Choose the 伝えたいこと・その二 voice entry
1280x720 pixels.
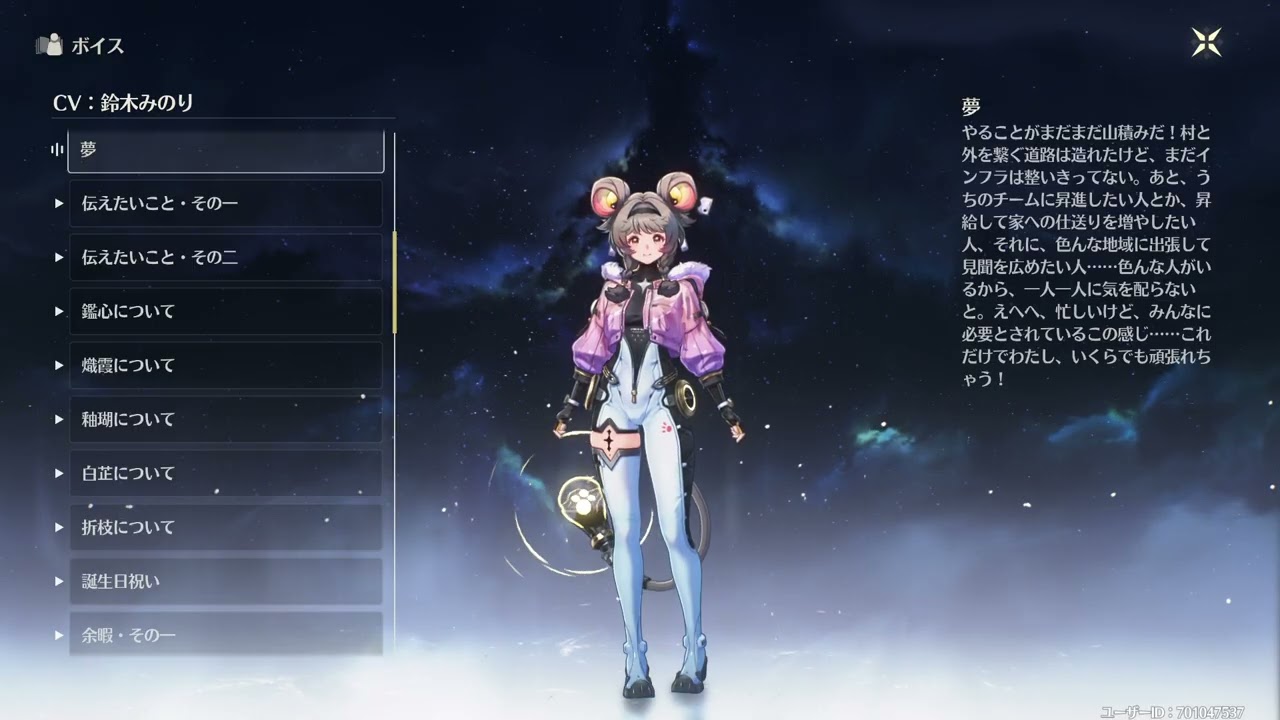[225, 258]
